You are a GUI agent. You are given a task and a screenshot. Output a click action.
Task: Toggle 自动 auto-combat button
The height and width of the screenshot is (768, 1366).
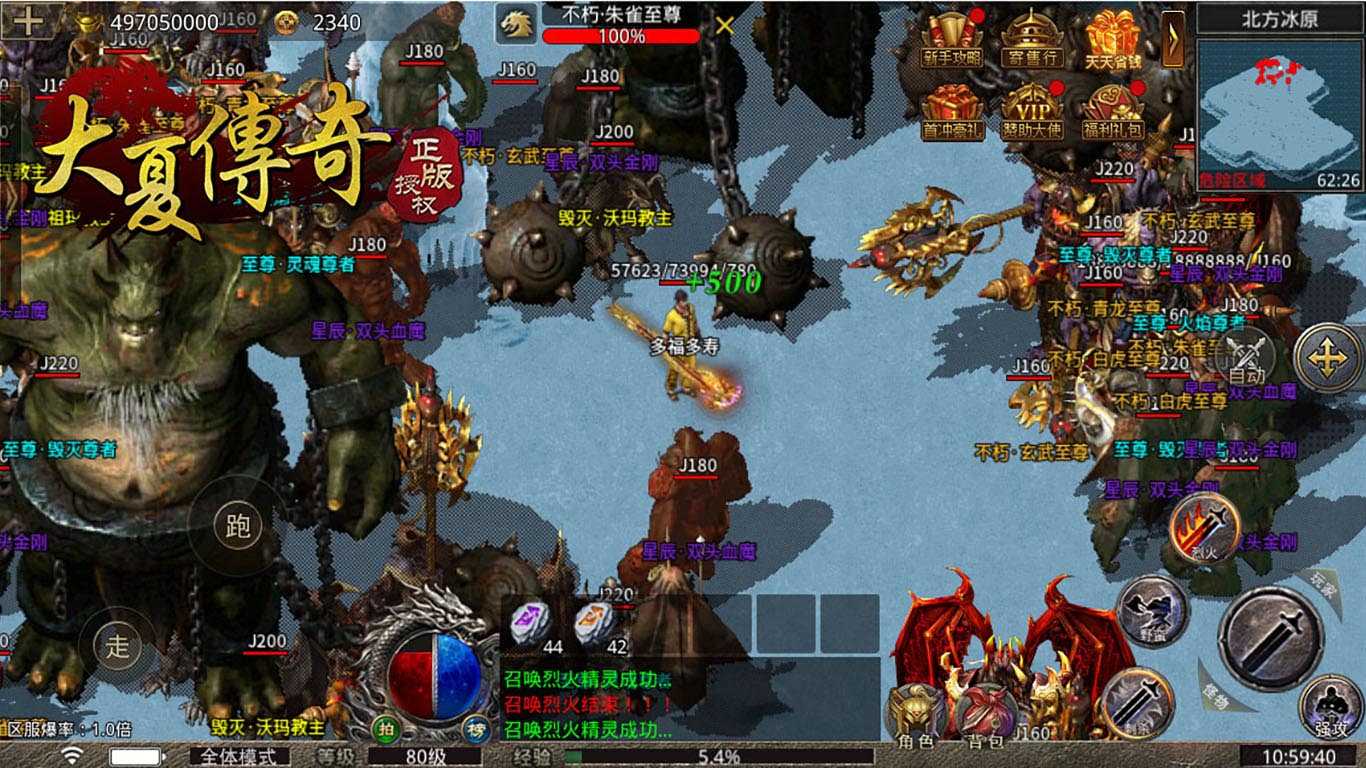click(1246, 358)
